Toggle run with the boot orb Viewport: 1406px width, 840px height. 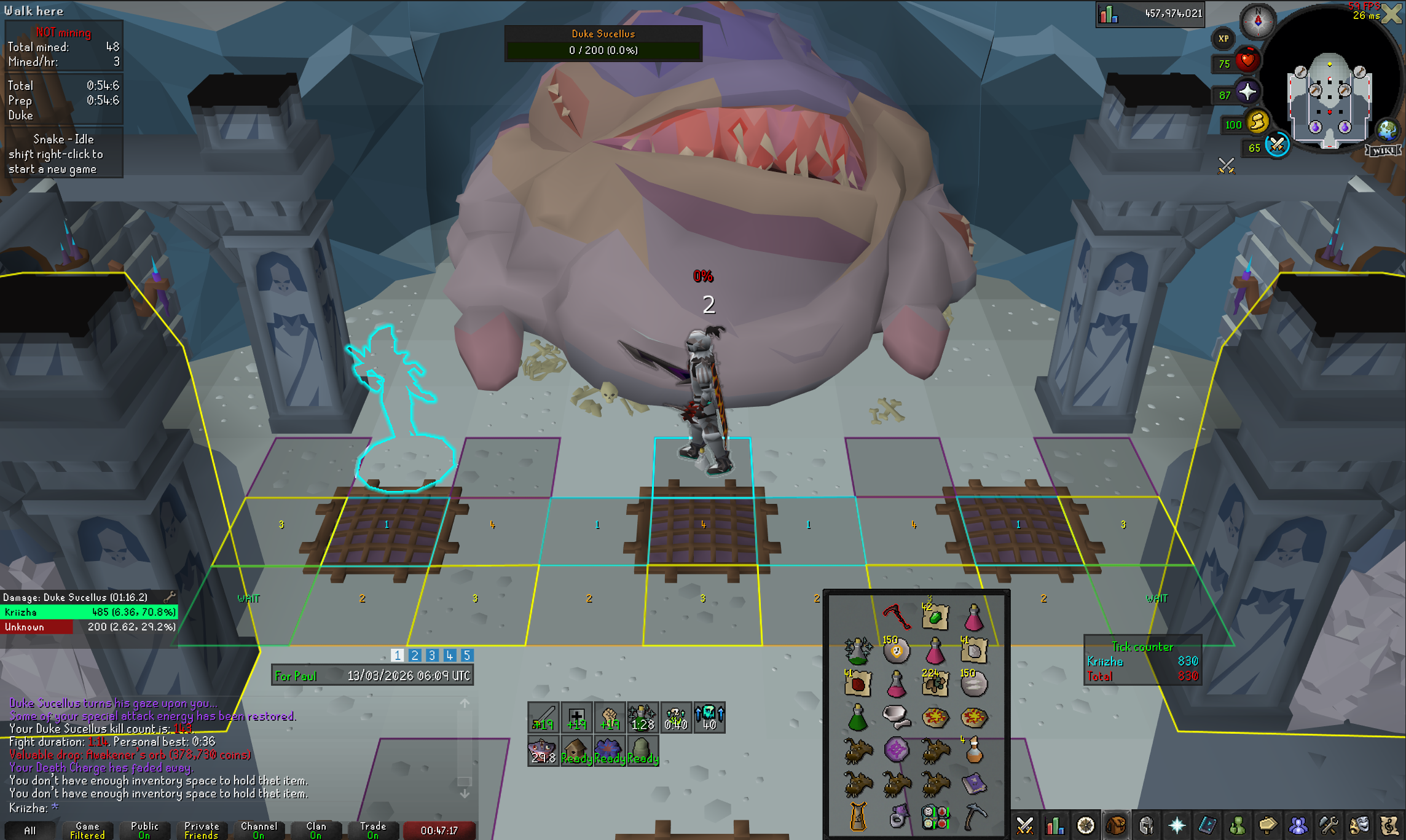(x=1257, y=122)
